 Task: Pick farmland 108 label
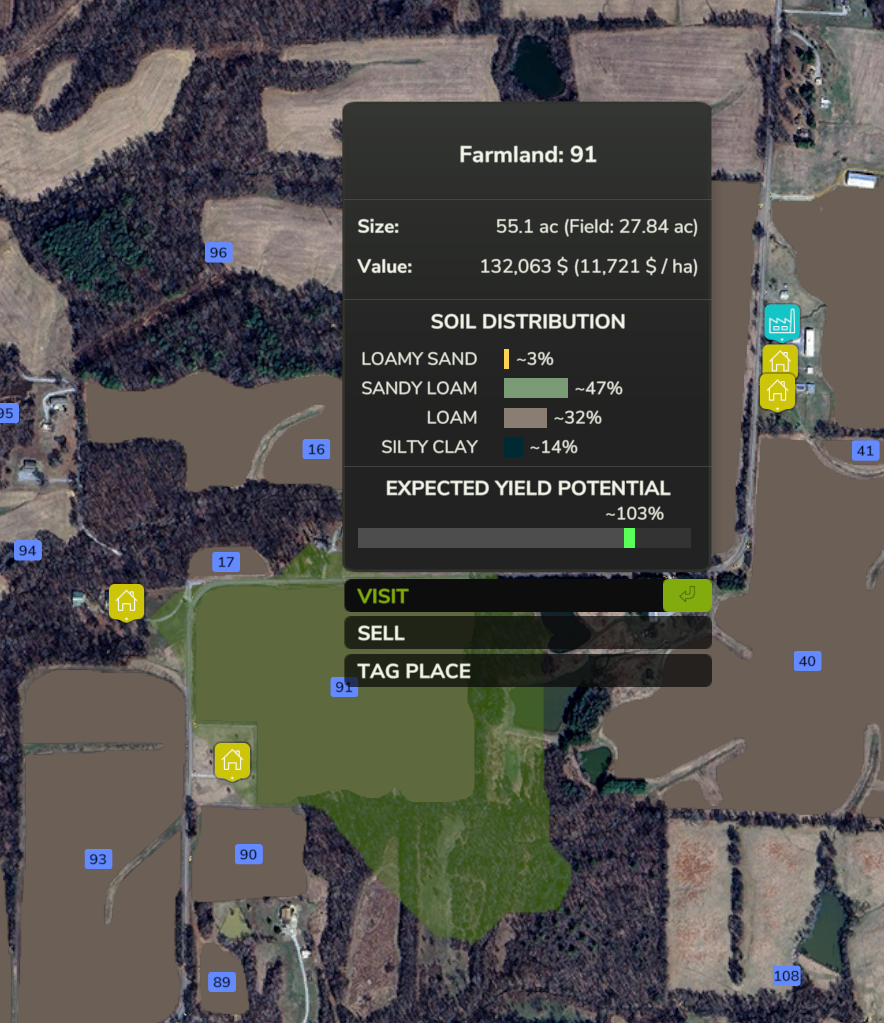787,976
